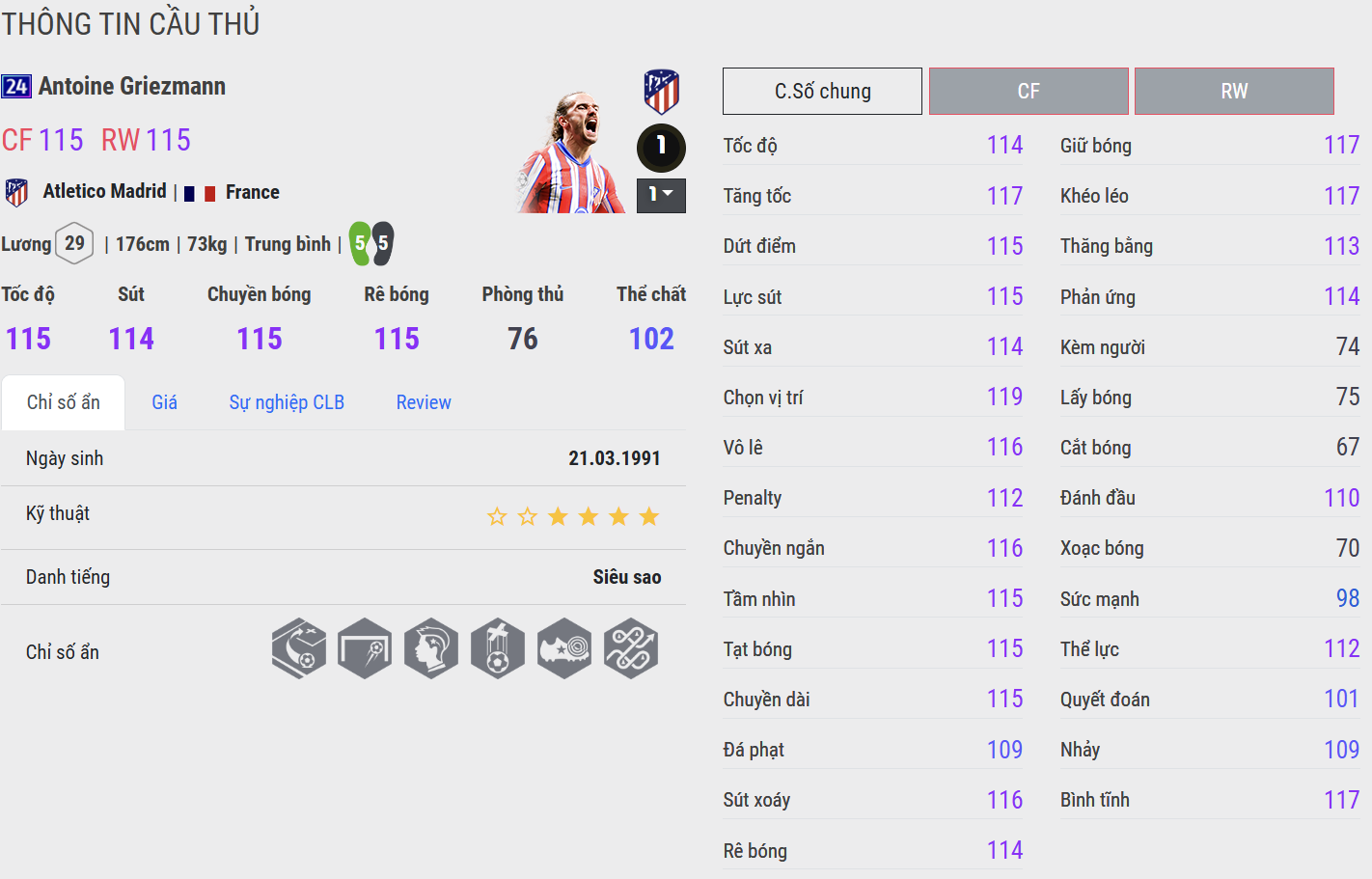The image size is (1372, 879).
Task: Select the goal-target hidden trait icon
Action: coord(365,648)
